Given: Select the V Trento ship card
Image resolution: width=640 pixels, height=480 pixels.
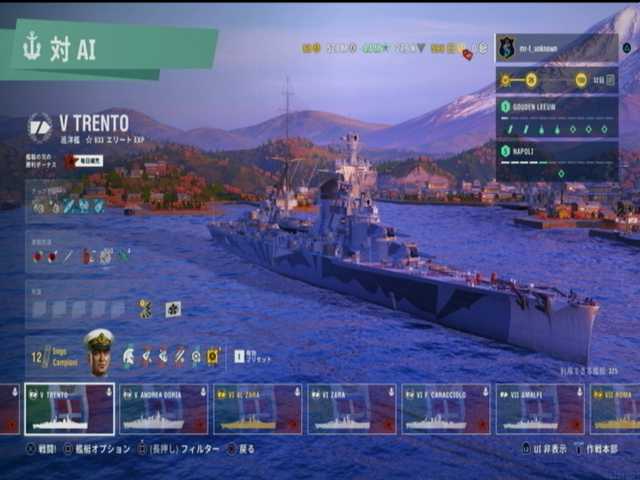Looking at the screenshot, I should [69, 409].
